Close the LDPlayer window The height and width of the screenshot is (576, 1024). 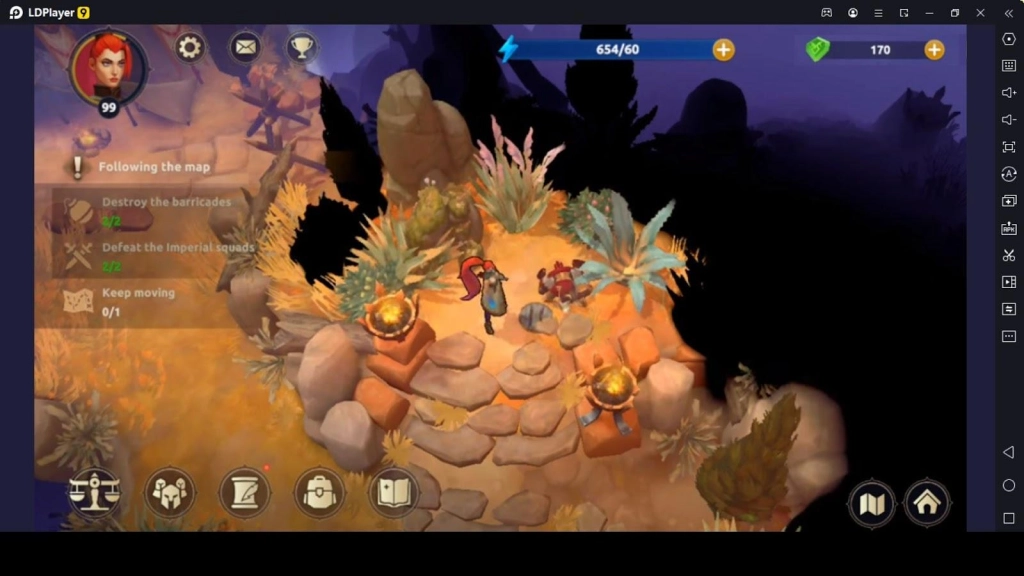coord(980,13)
